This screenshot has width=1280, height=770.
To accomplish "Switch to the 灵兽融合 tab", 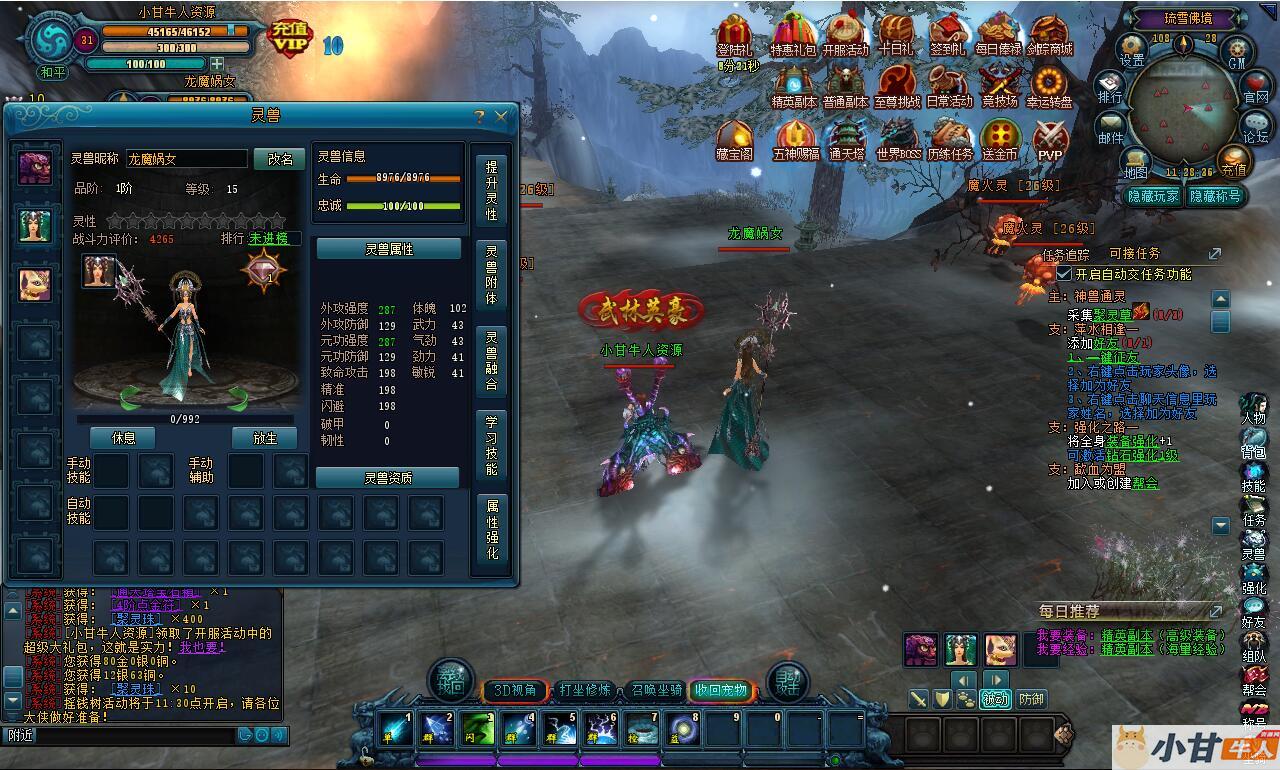I will pos(491,360).
